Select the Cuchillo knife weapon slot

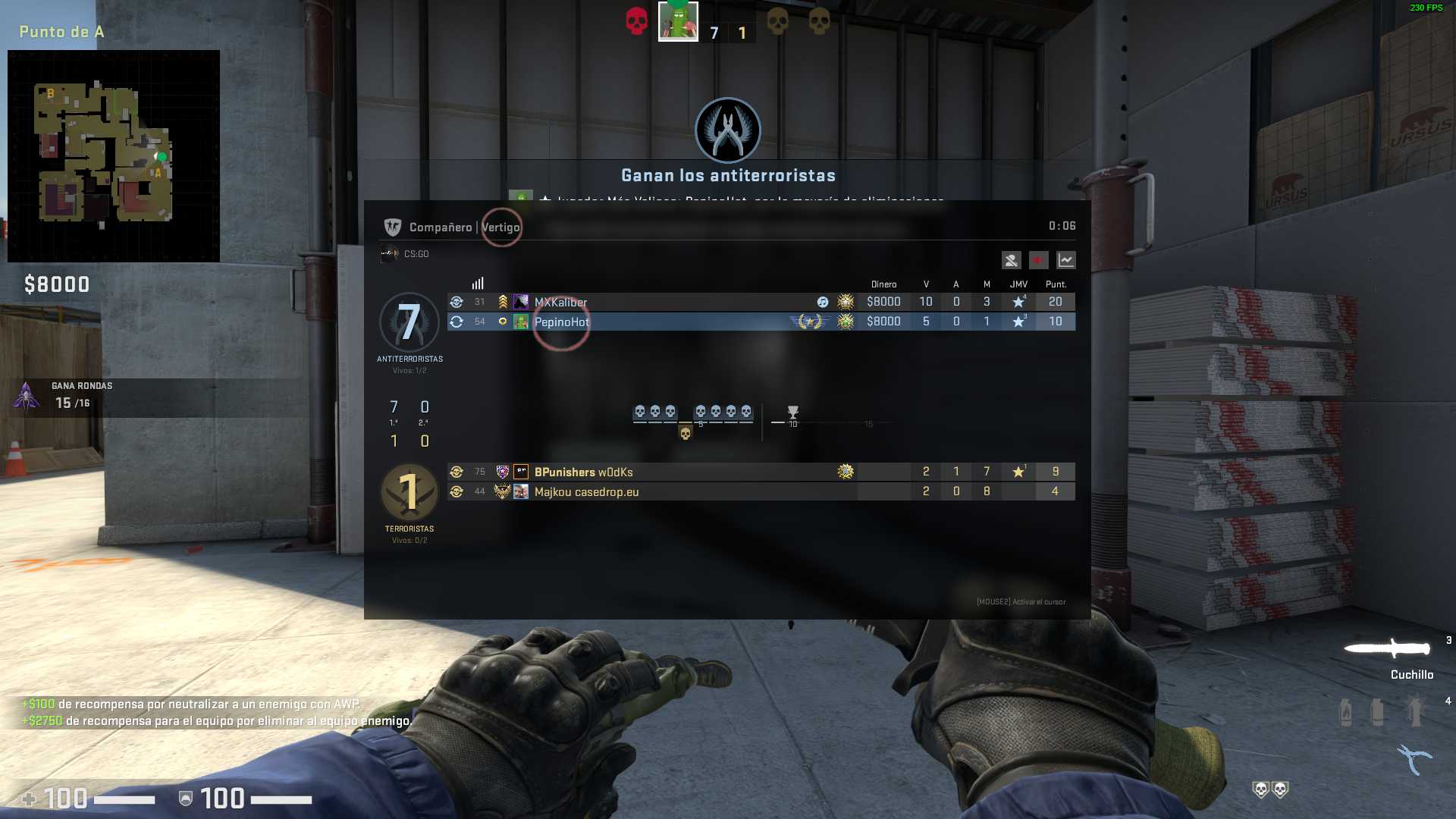pyautogui.click(x=1388, y=649)
